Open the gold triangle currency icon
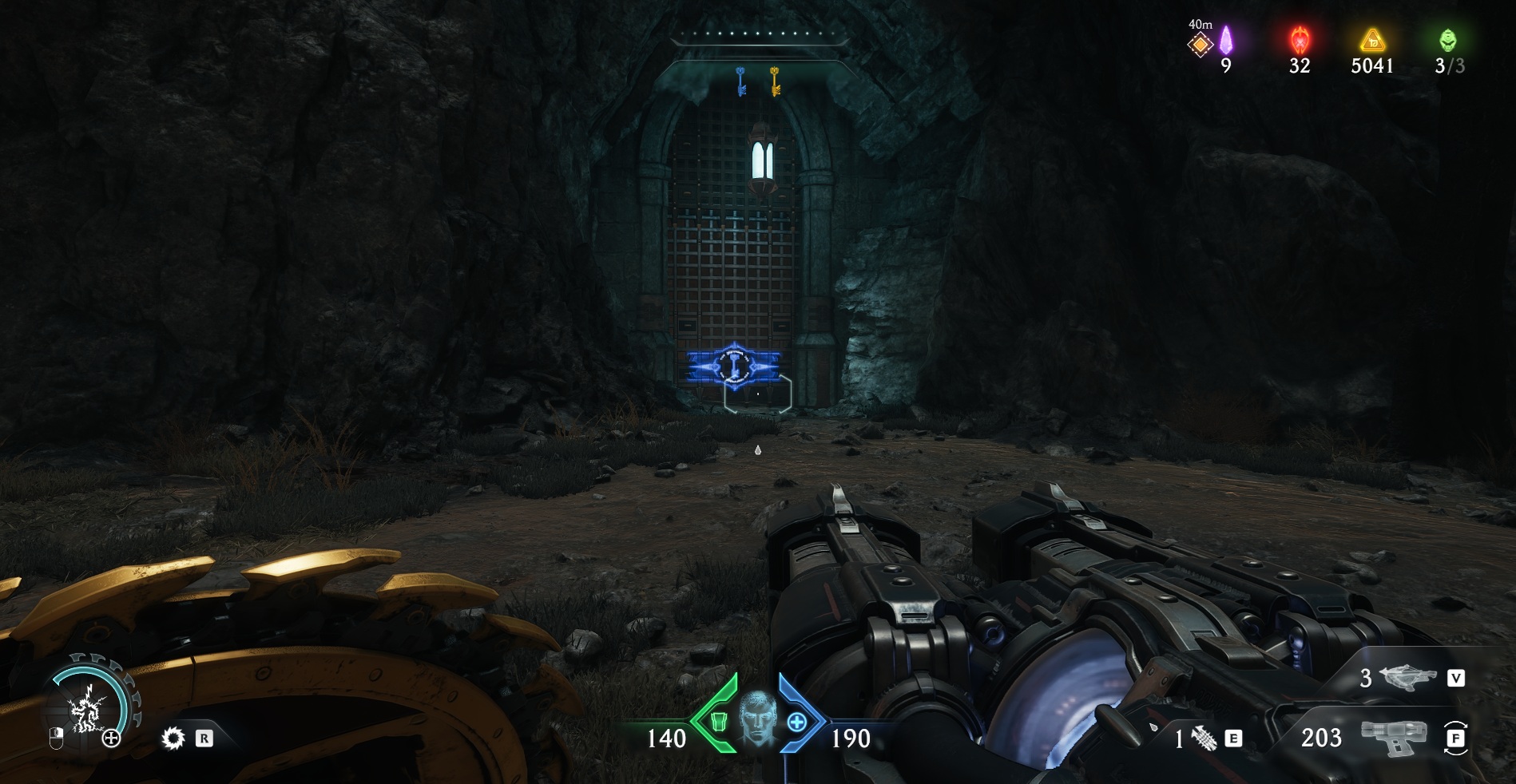Image resolution: width=1516 pixels, height=784 pixels. coord(1372,40)
